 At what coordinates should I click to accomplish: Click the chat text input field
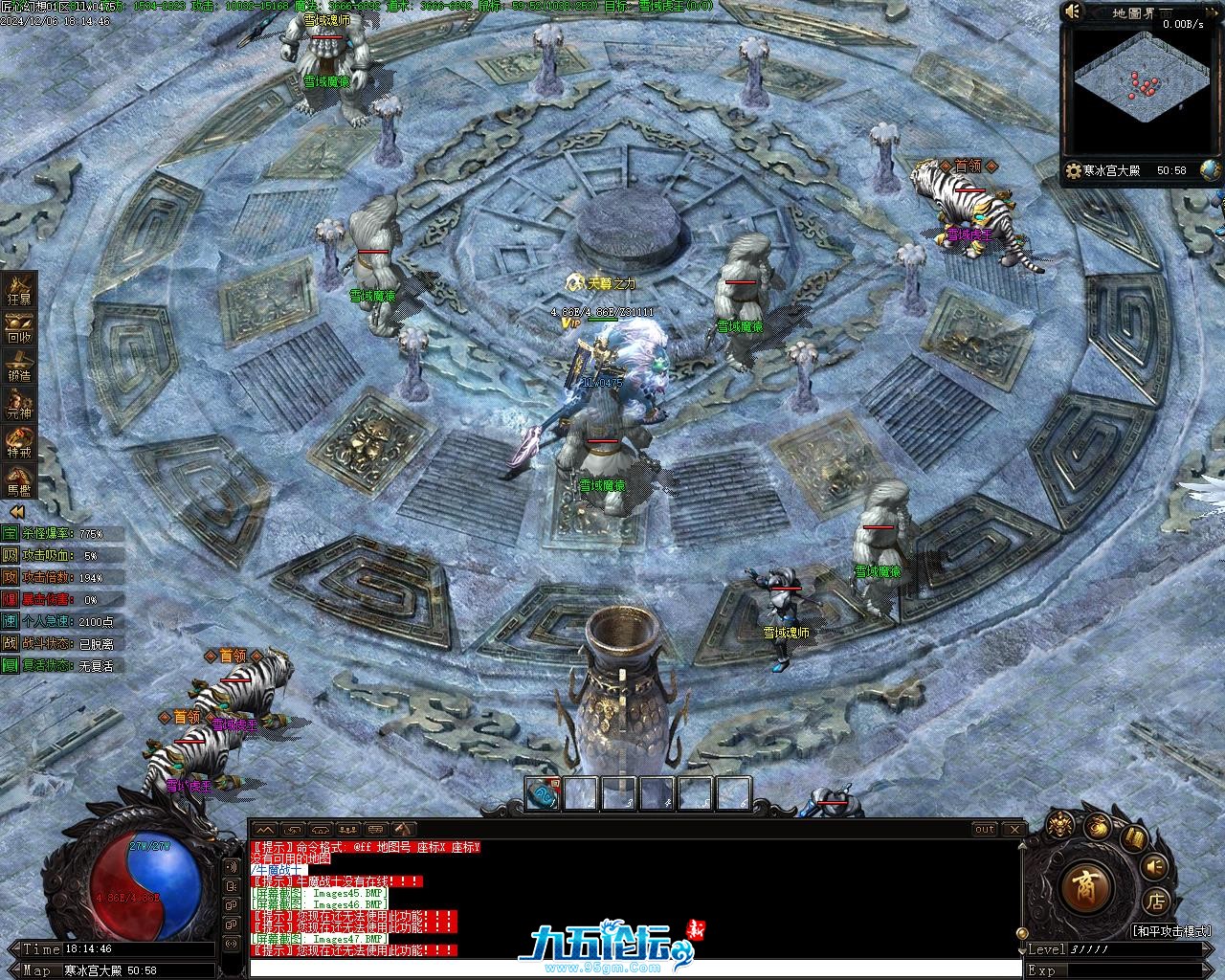tap(632, 968)
